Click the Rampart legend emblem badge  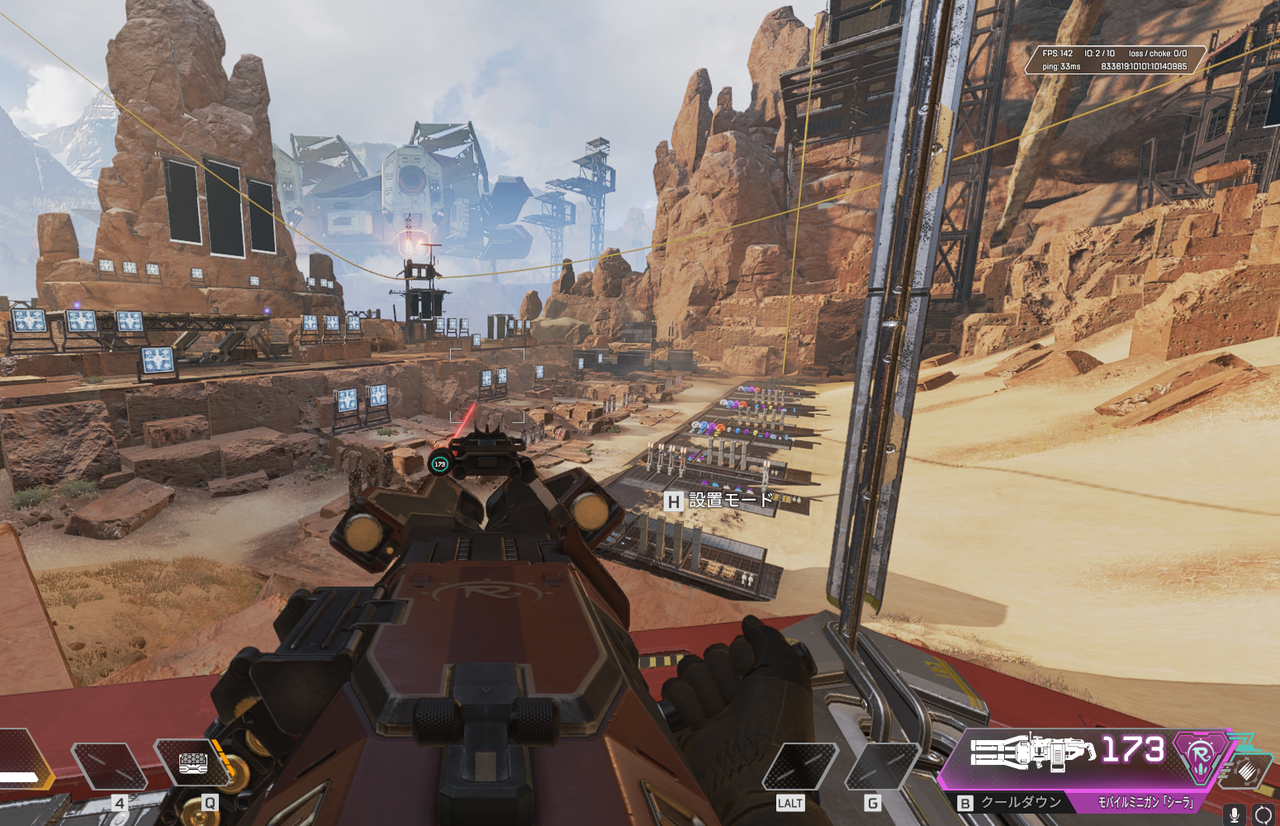click(x=1200, y=758)
